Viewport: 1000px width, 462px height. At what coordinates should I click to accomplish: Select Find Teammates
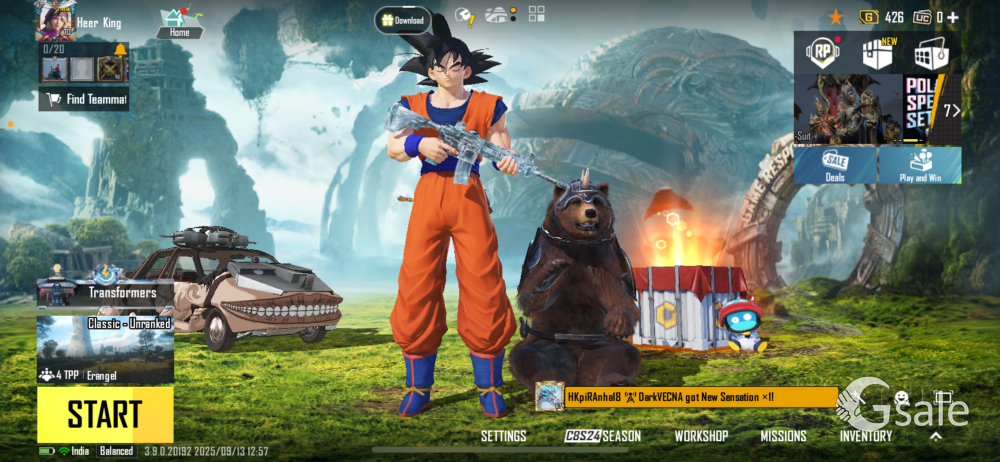(x=84, y=99)
